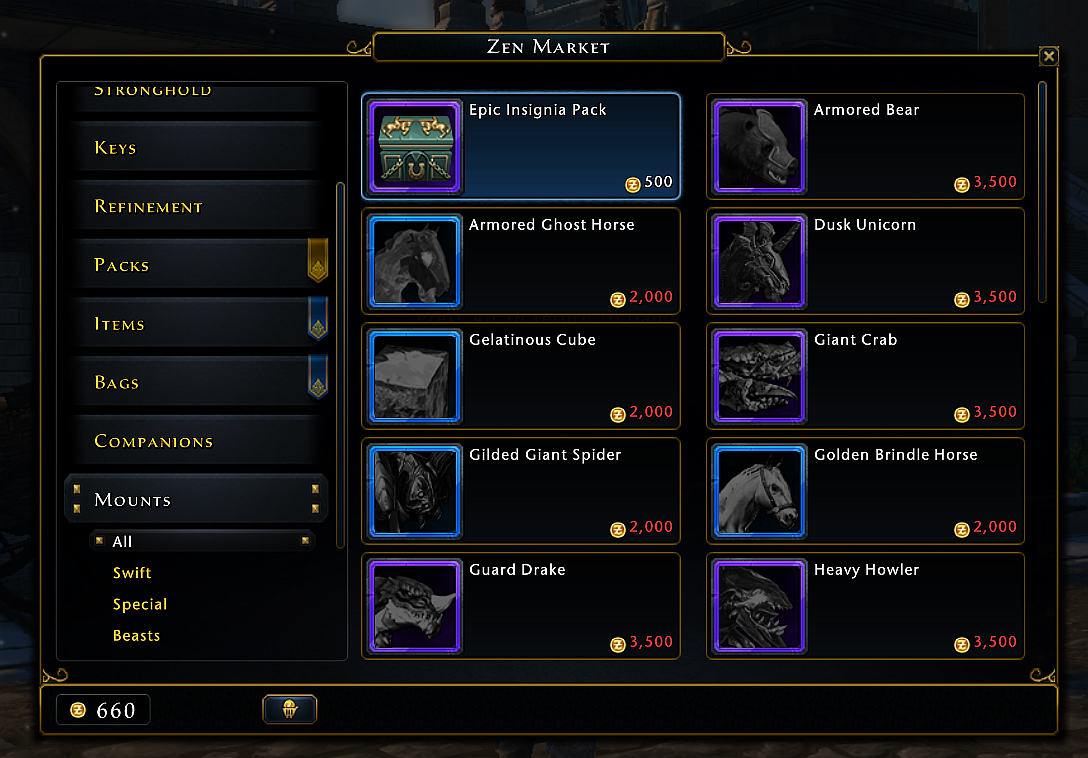Image resolution: width=1088 pixels, height=758 pixels.
Task: Choose the Special mounts subcategory
Action: coord(140,604)
